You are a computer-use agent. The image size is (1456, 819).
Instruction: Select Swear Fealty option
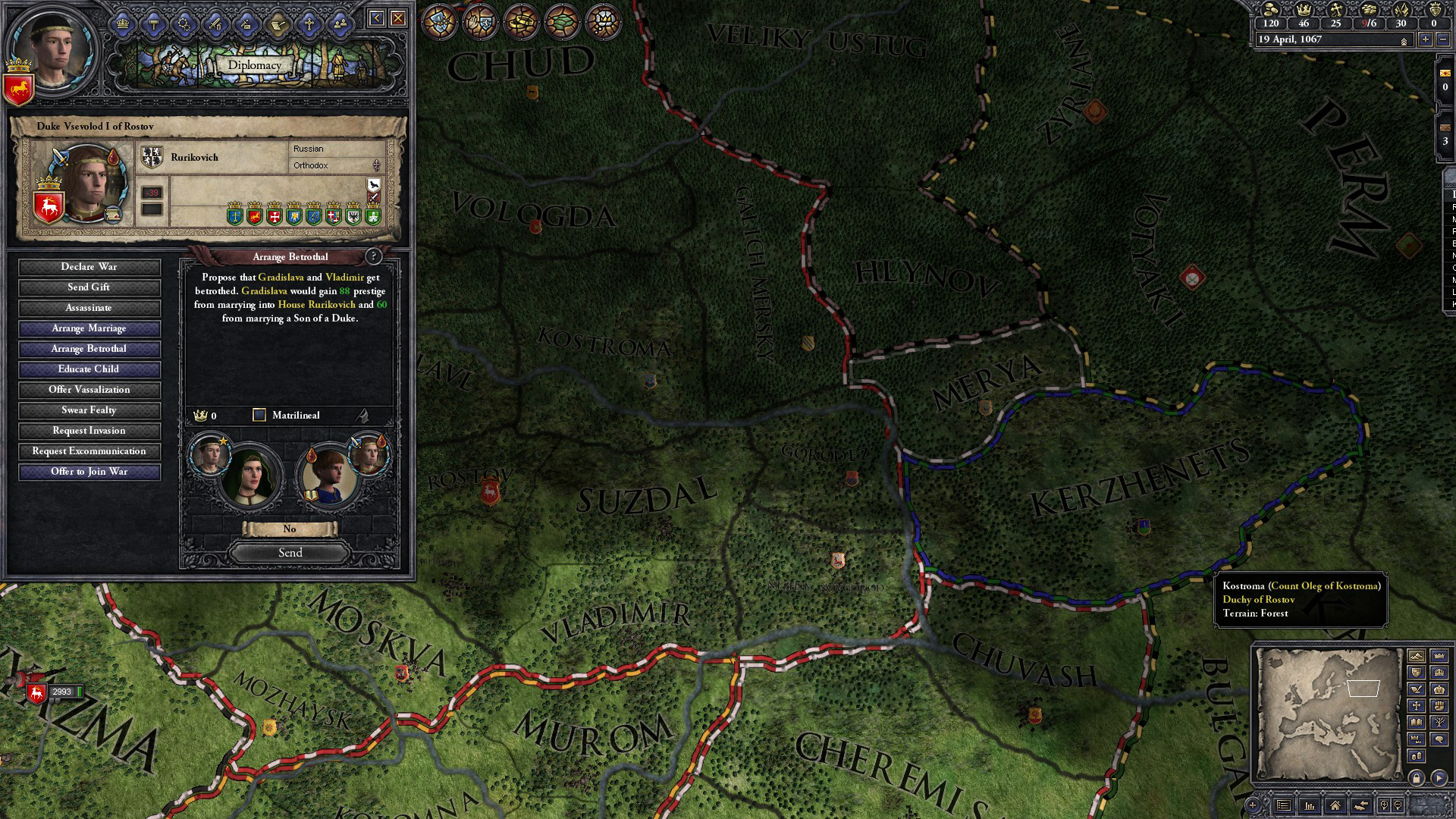89,410
